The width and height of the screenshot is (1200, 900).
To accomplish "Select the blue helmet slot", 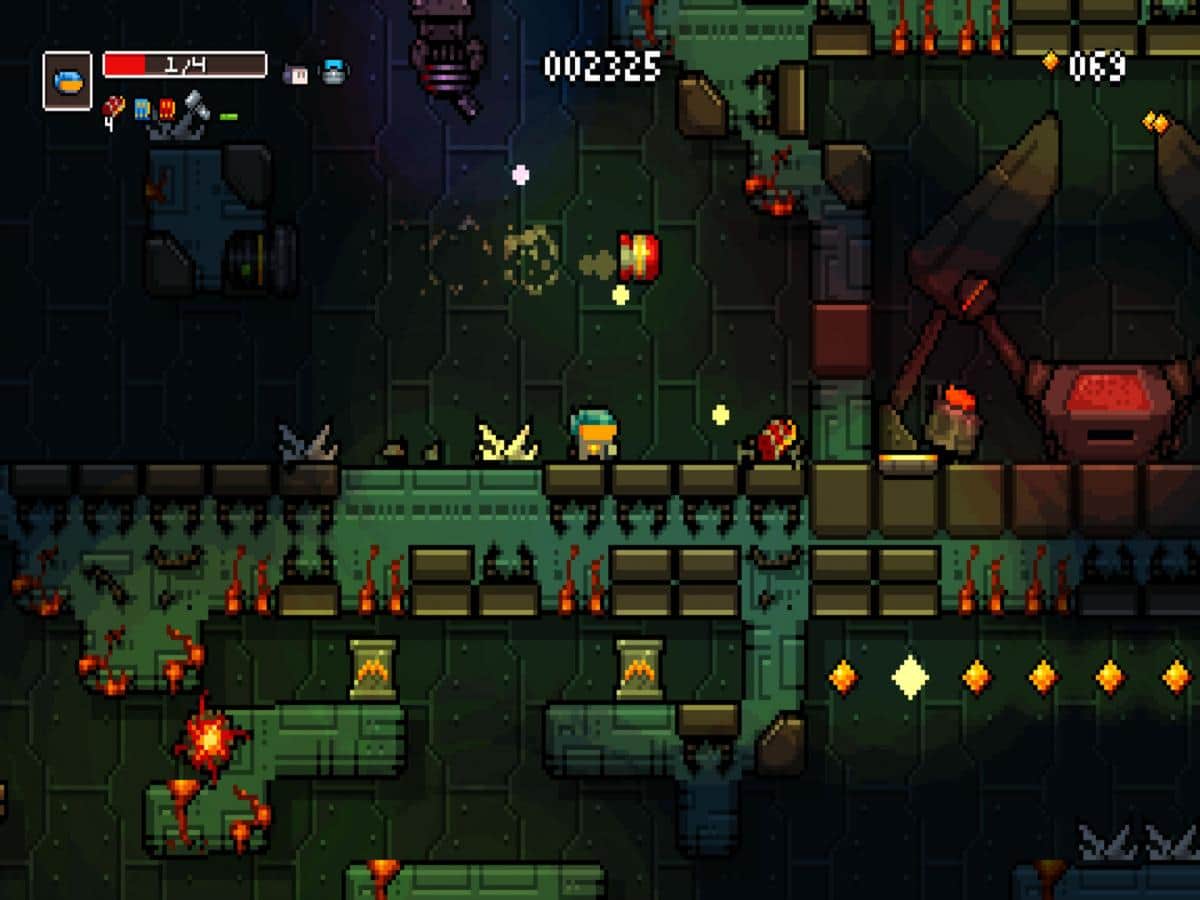I will (67, 81).
